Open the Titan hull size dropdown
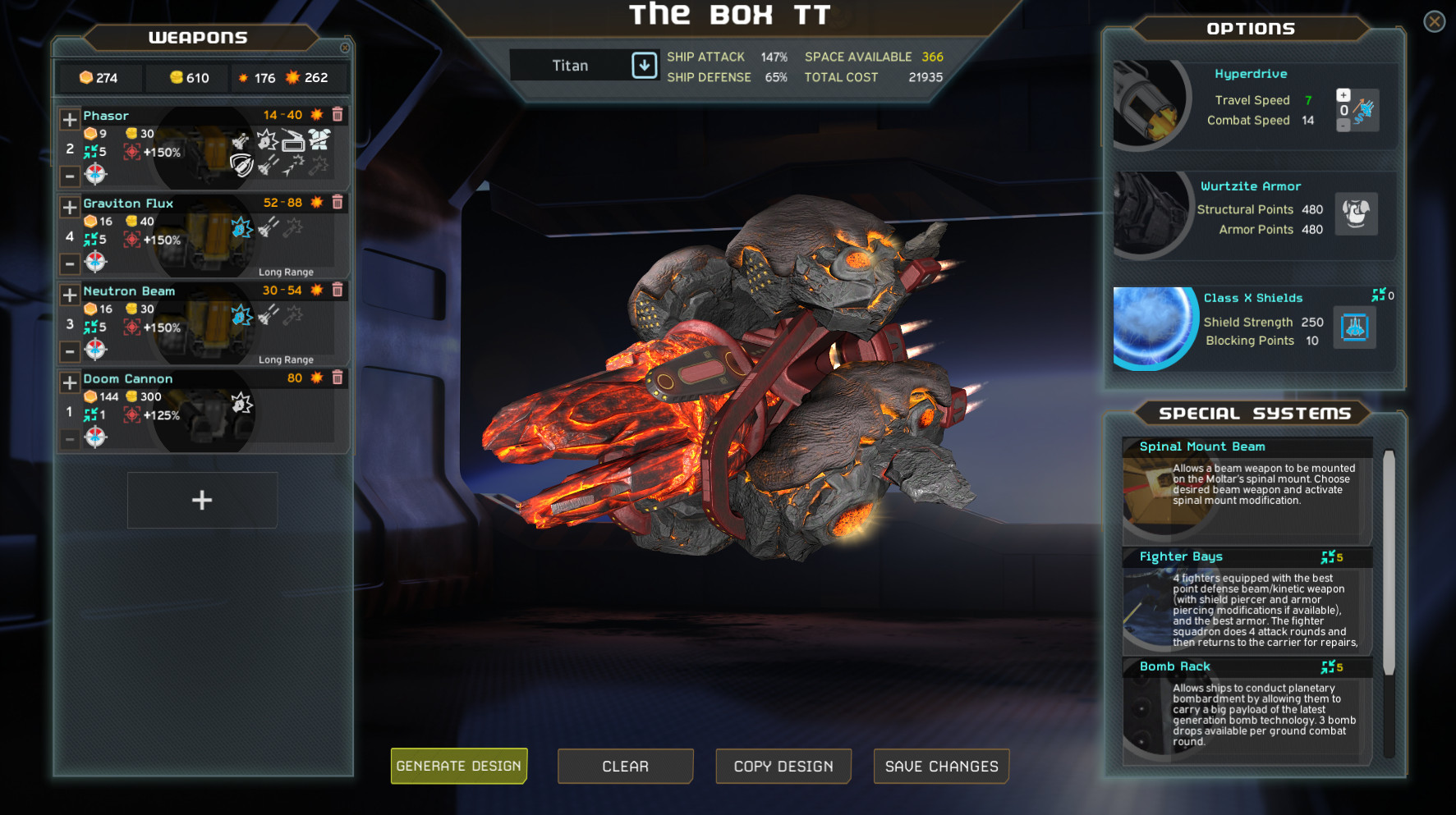This screenshot has width=1456, height=815. coord(644,66)
